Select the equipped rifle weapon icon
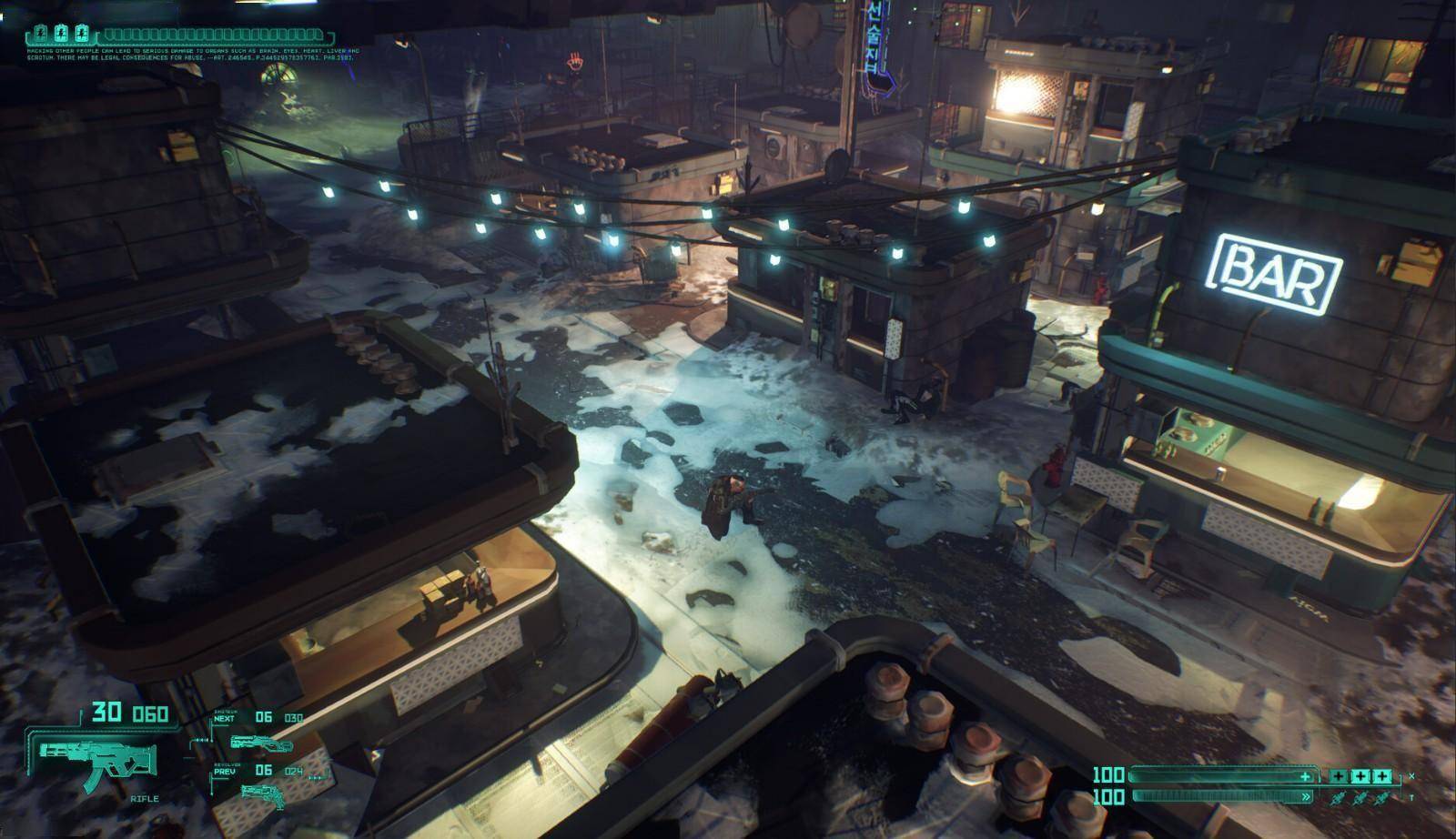The image size is (1456, 839). [98, 758]
